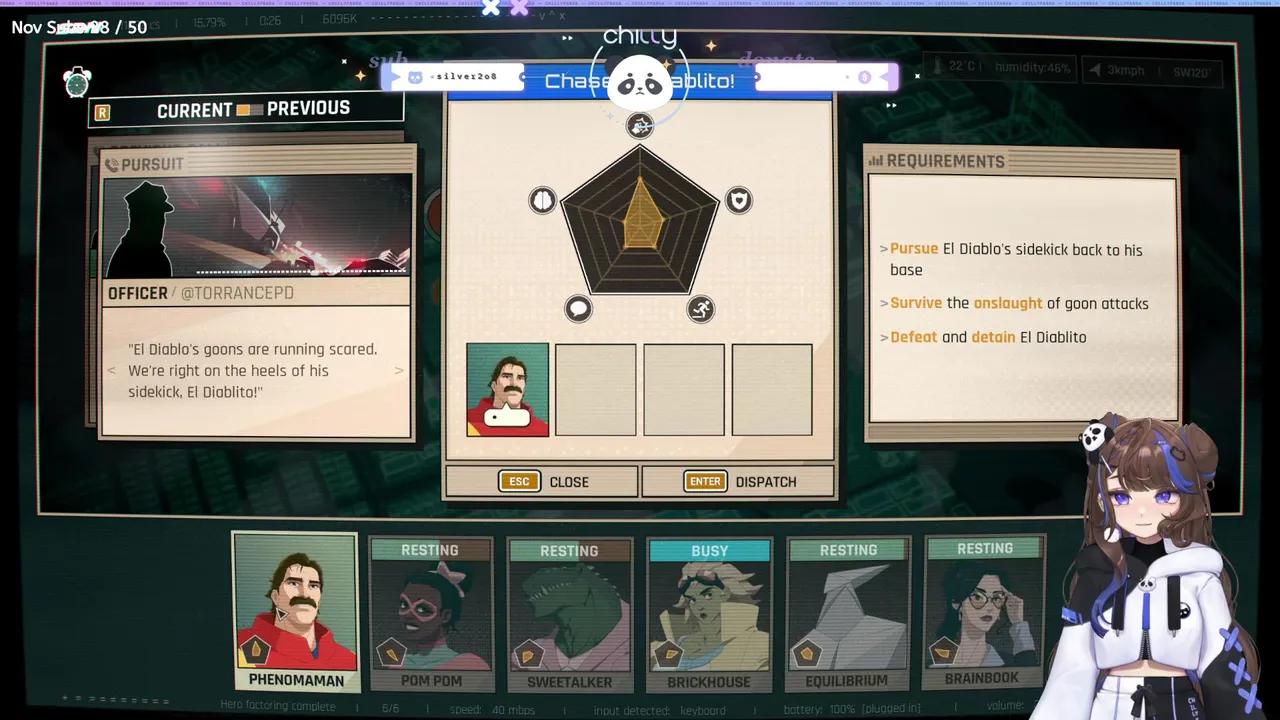Advance the officer message with right arrow
This screenshot has height=720, width=1280.
pyautogui.click(x=399, y=370)
